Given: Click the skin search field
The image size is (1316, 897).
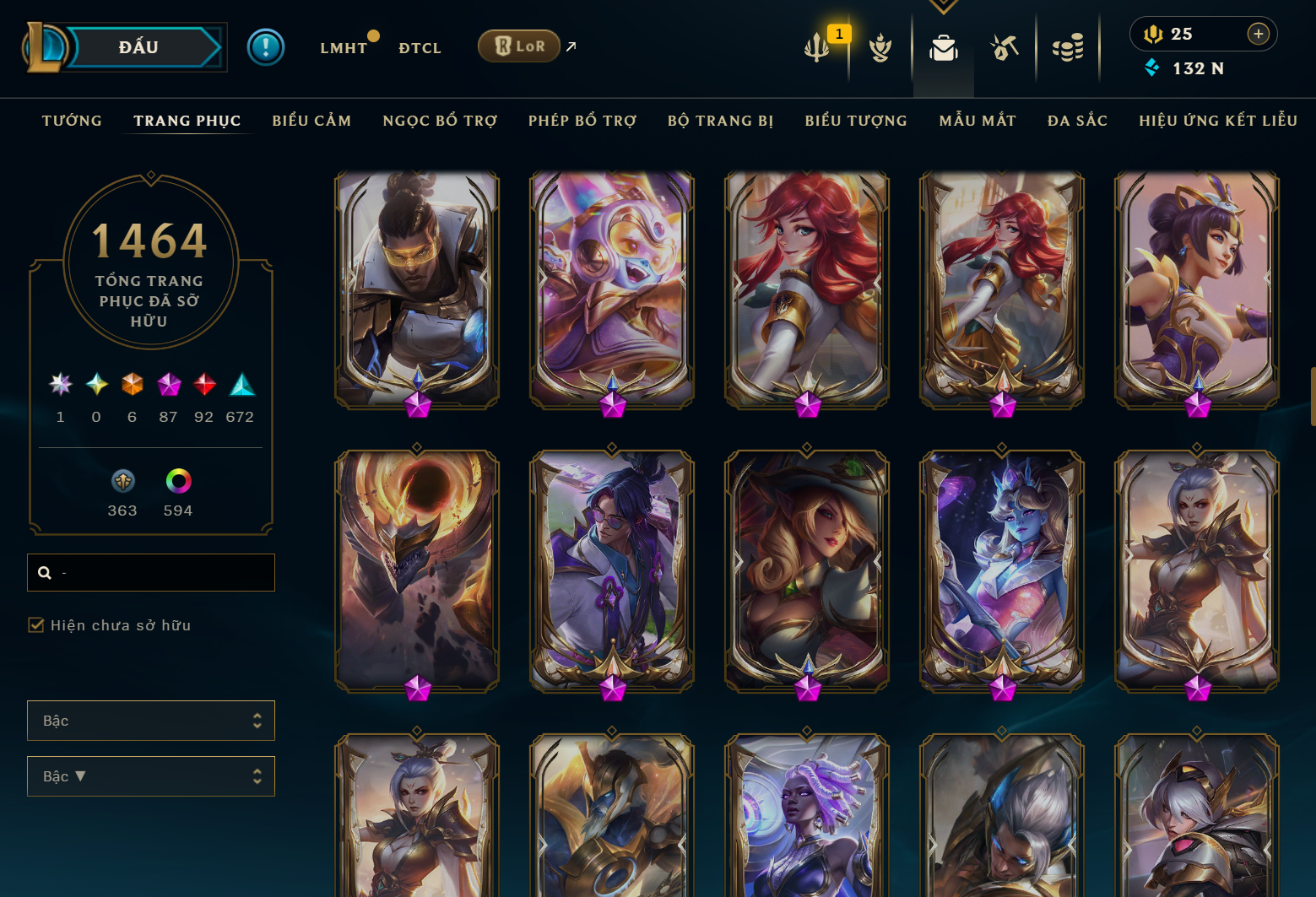Looking at the screenshot, I should pyautogui.click(x=160, y=572).
